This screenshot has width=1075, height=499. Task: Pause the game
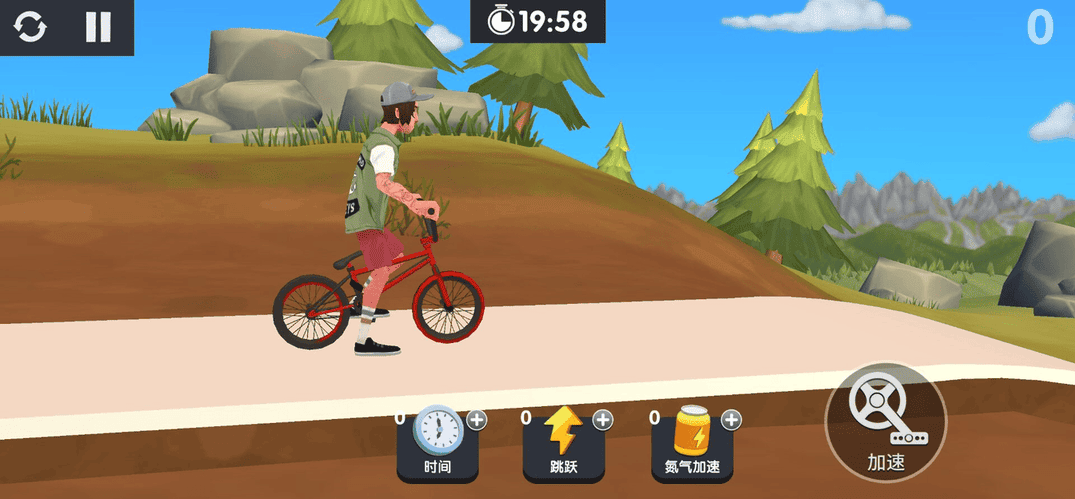coord(98,27)
